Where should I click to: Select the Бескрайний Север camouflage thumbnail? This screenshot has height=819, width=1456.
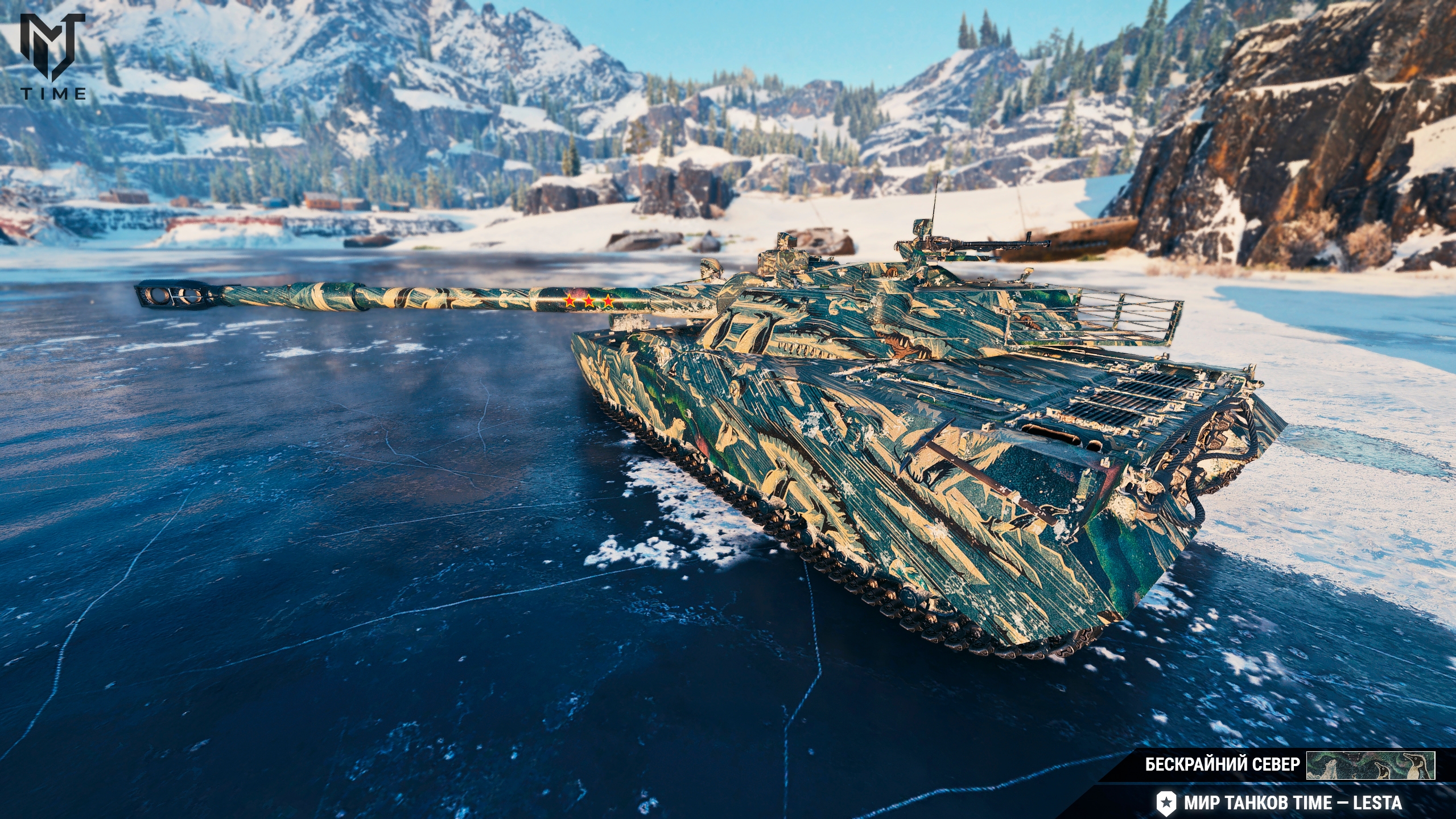(1370, 766)
